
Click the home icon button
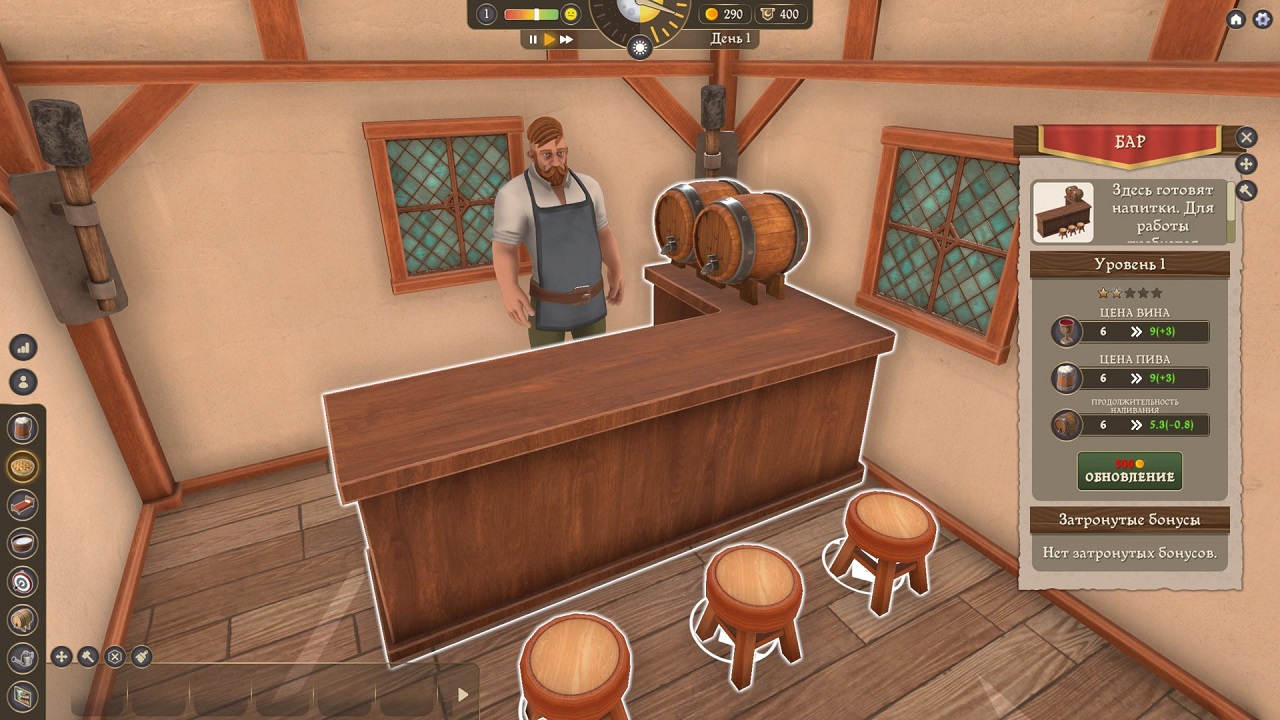click(1237, 19)
